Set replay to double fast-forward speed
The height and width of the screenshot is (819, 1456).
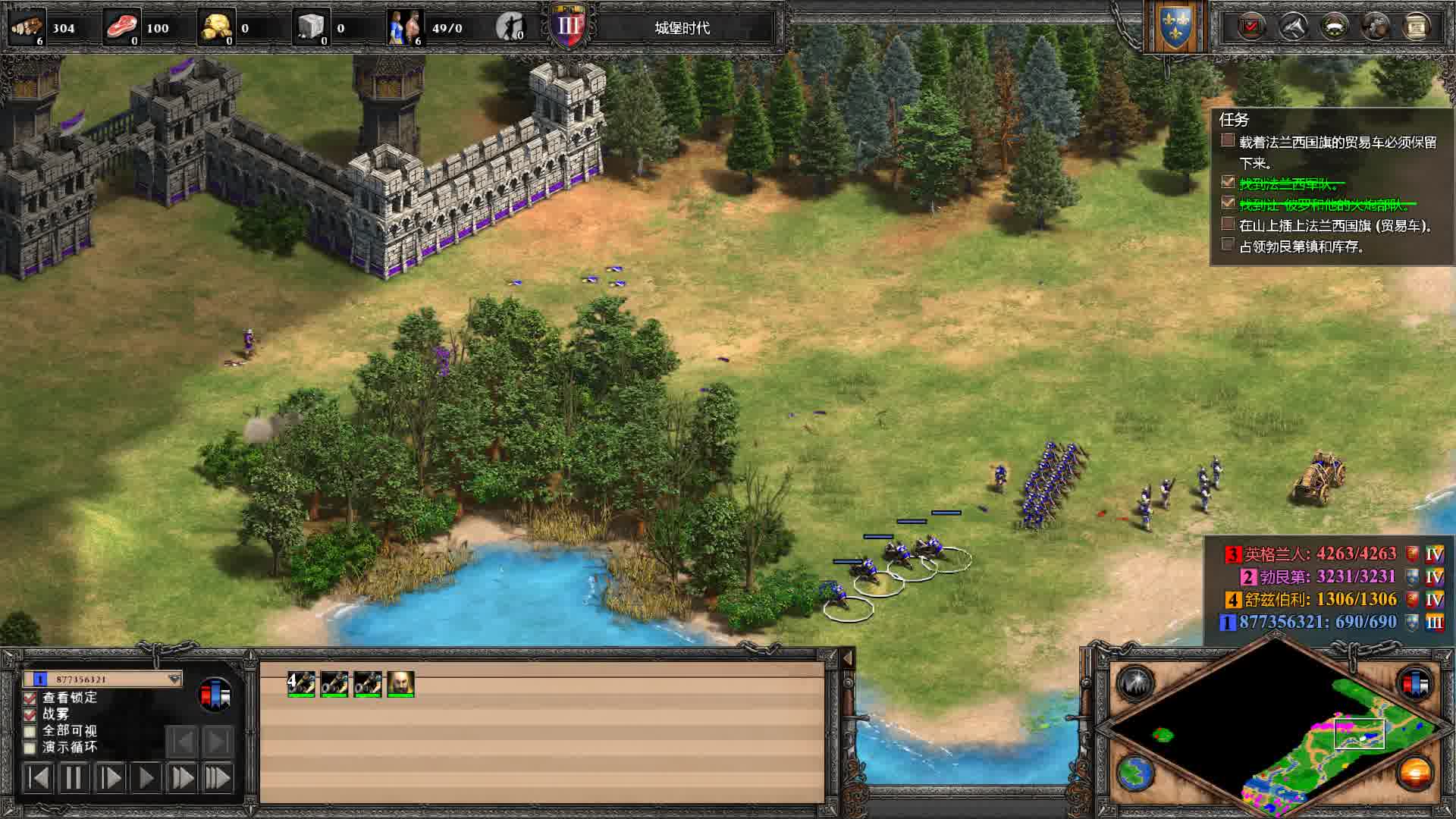pos(182,778)
